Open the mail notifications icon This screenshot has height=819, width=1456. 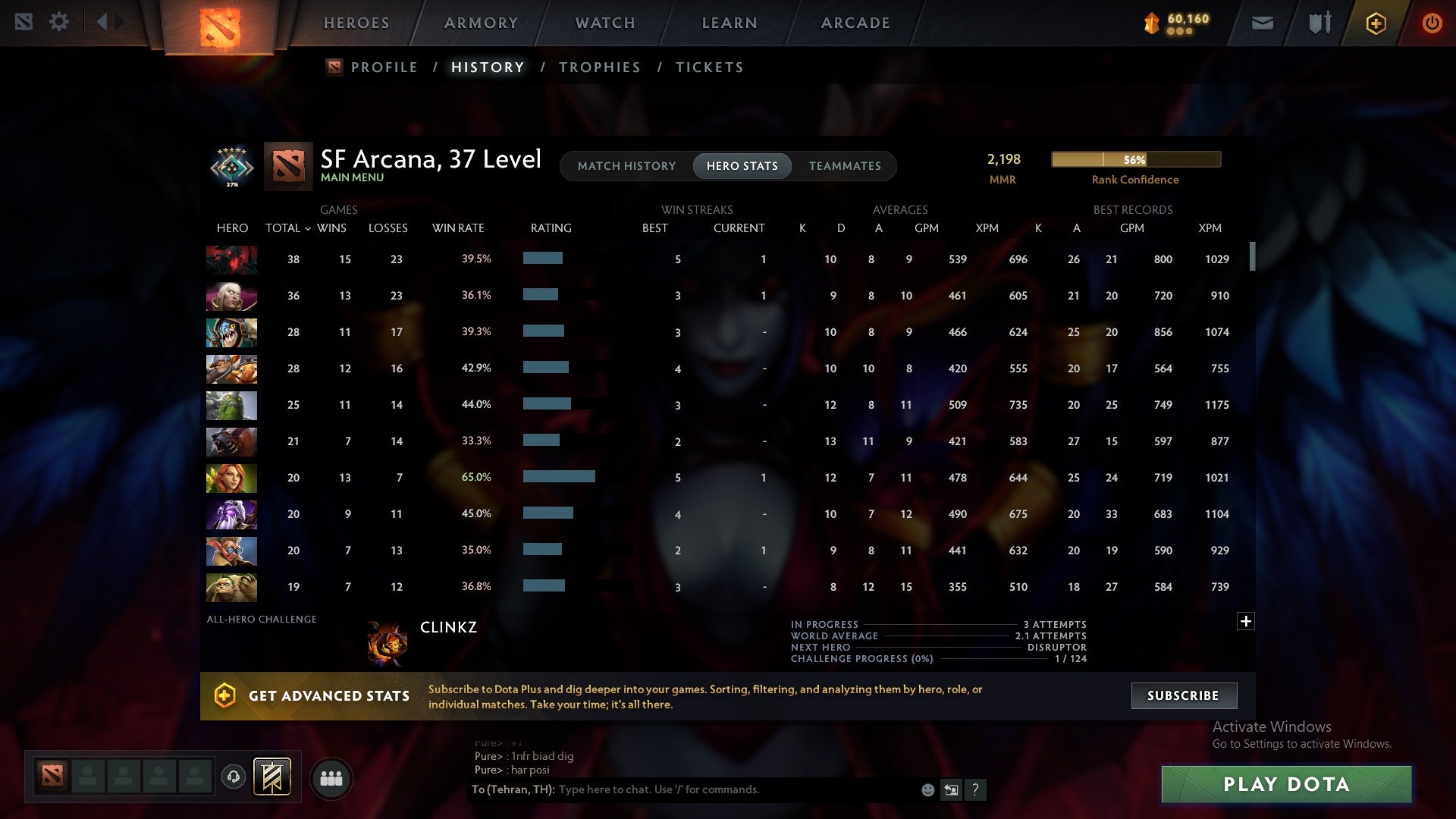[x=1261, y=23]
